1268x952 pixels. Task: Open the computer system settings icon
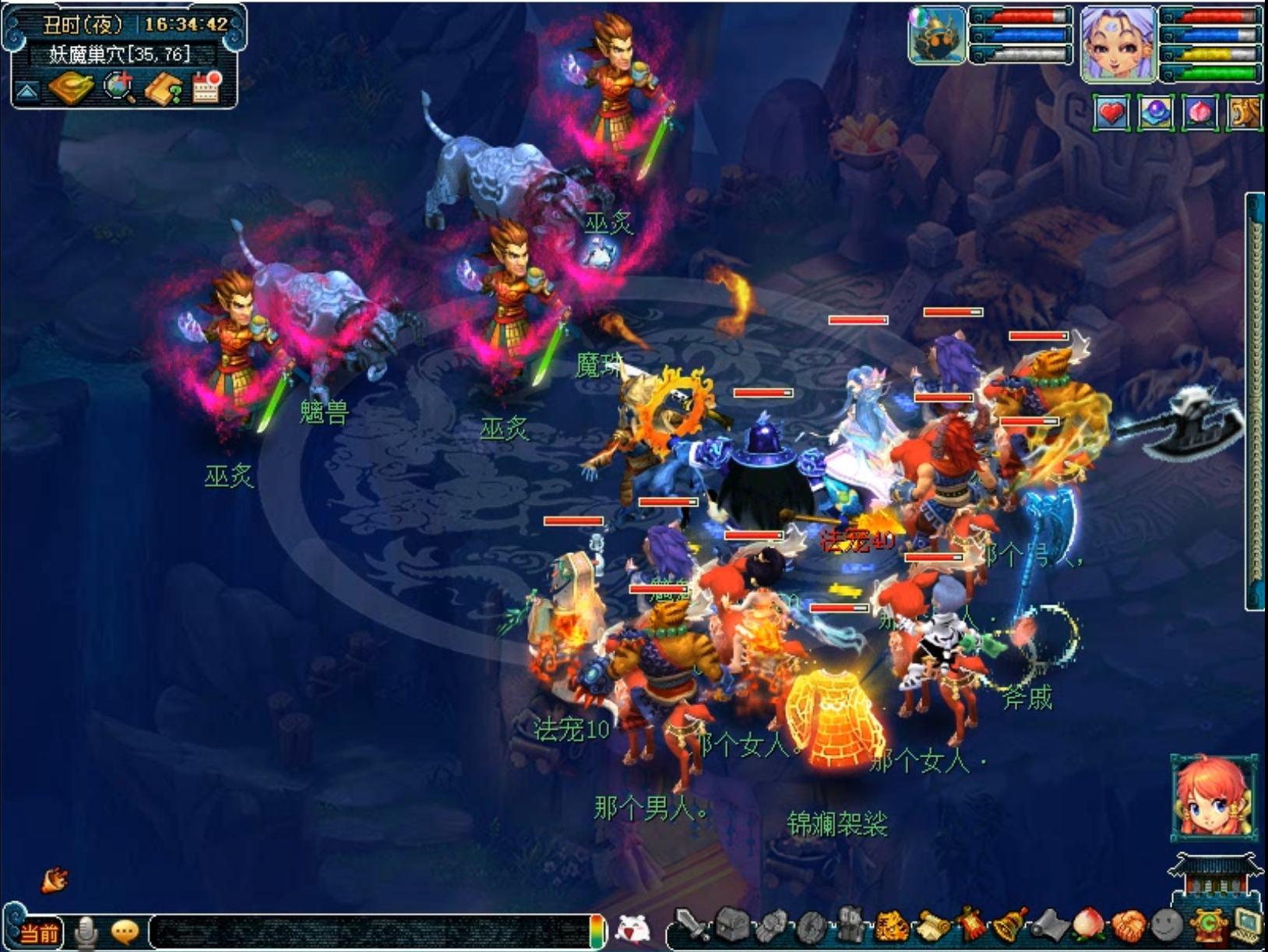[x=1247, y=926]
